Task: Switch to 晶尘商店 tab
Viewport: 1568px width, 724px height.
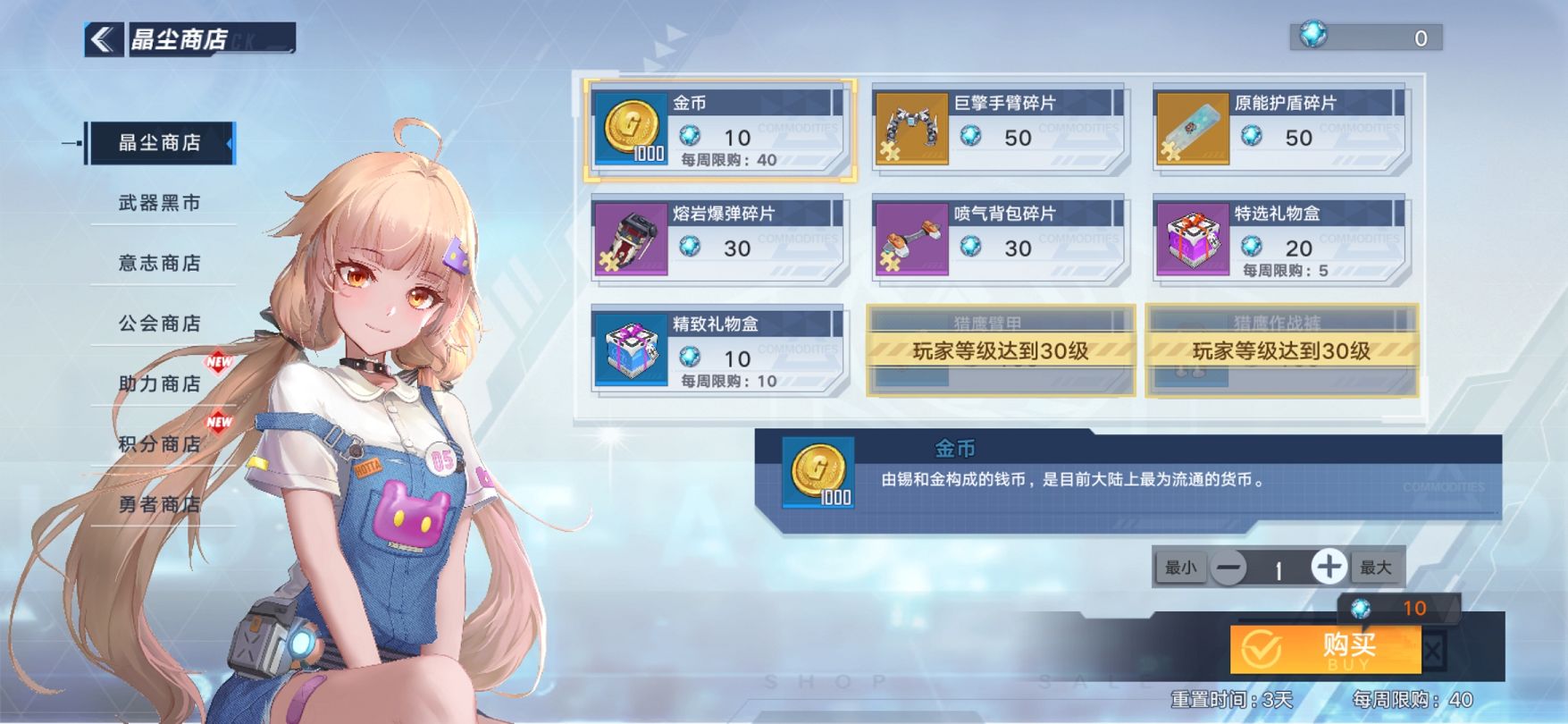Action: coord(160,143)
